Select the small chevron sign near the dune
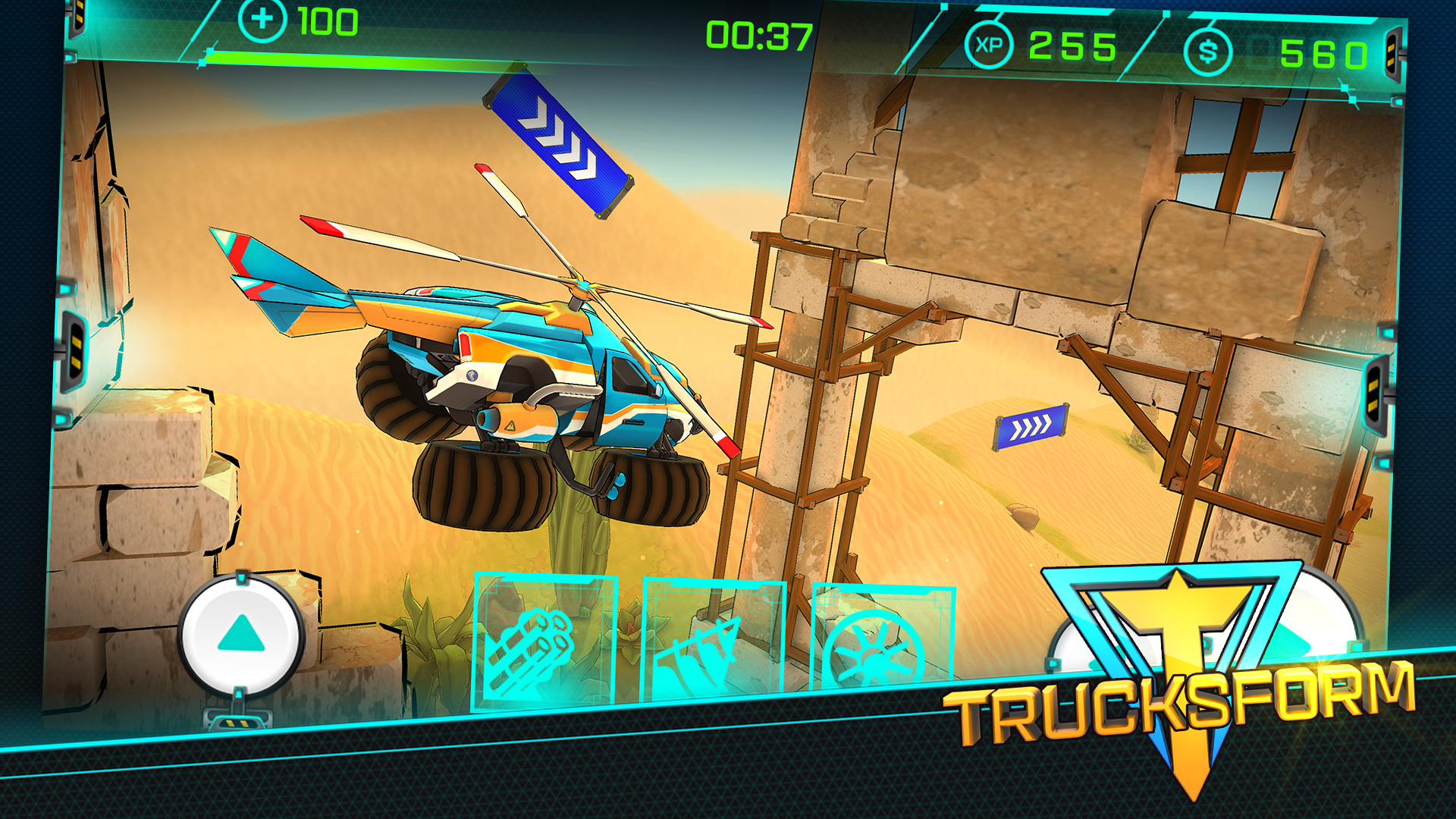The width and height of the screenshot is (1456, 819). [1030, 428]
